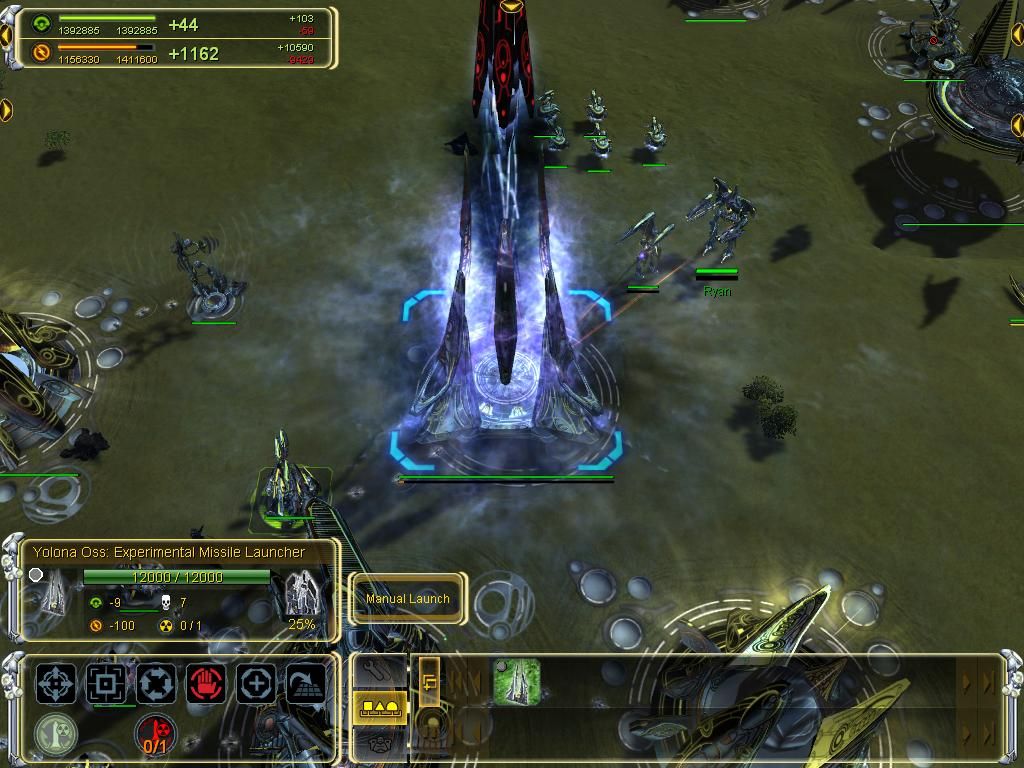The width and height of the screenshot is (1024, 768).
Task: Toggle the infinite build repeat button
Action: pyautogui.click(x=429, y=682)
